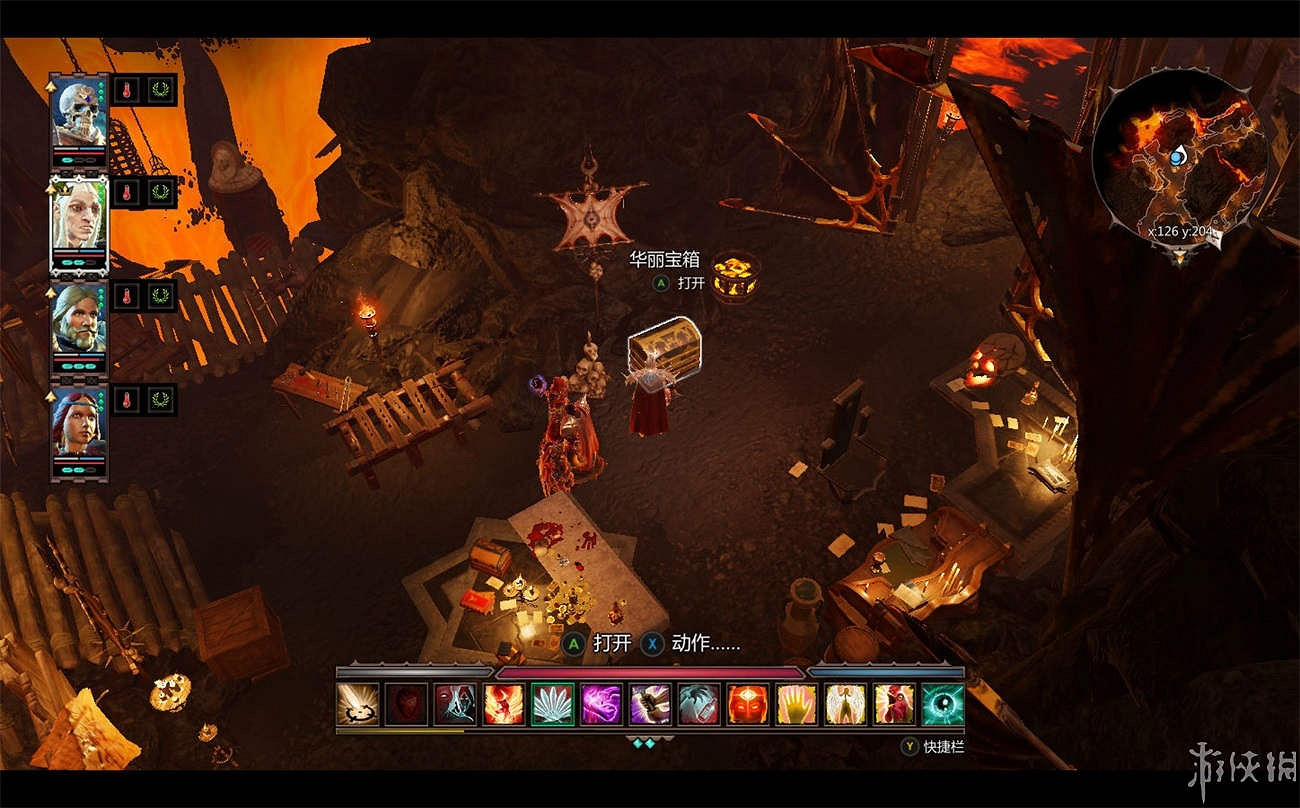Cast the red glowing face skill
The height and width of the screenshot is (808, 1300).
click(748, 704)
